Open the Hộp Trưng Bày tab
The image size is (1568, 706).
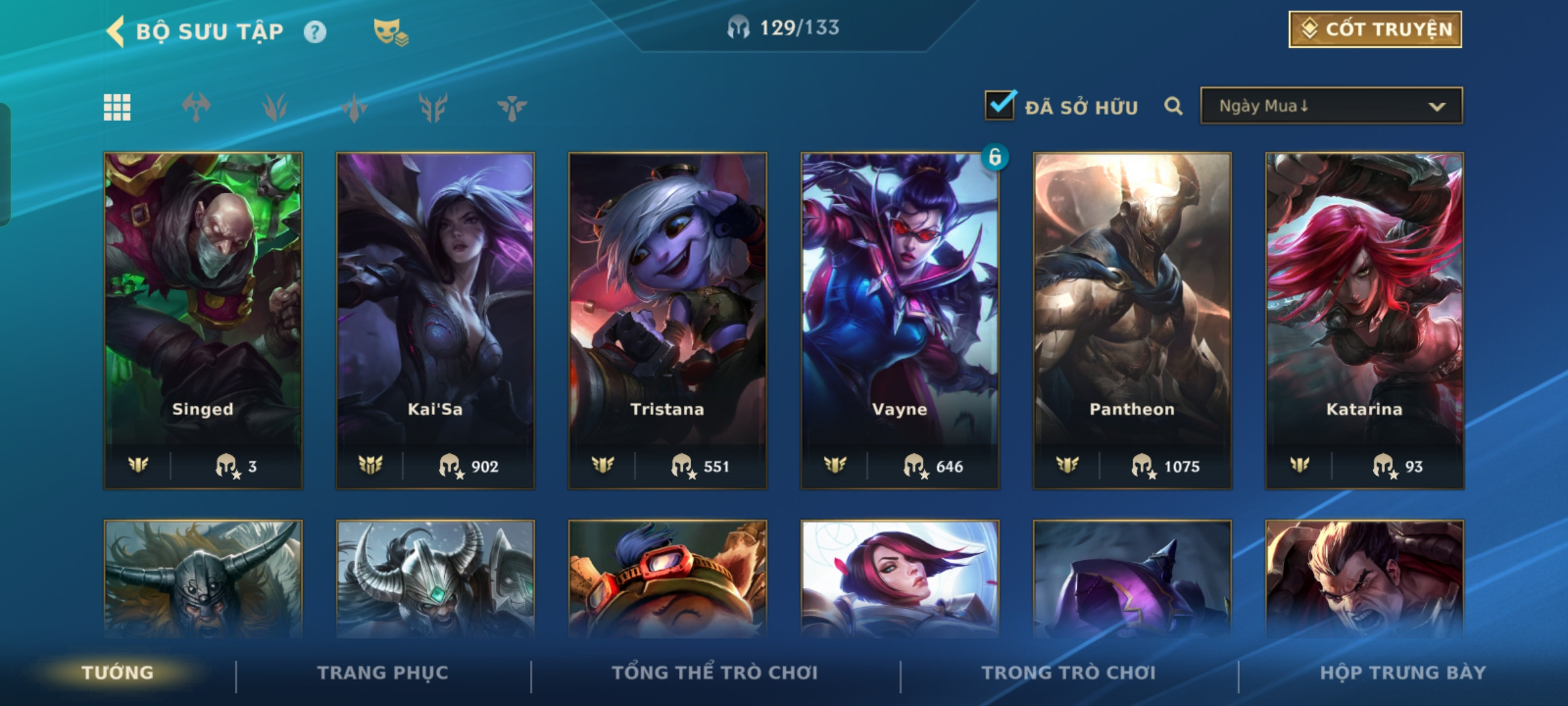tap(1403, 673)
